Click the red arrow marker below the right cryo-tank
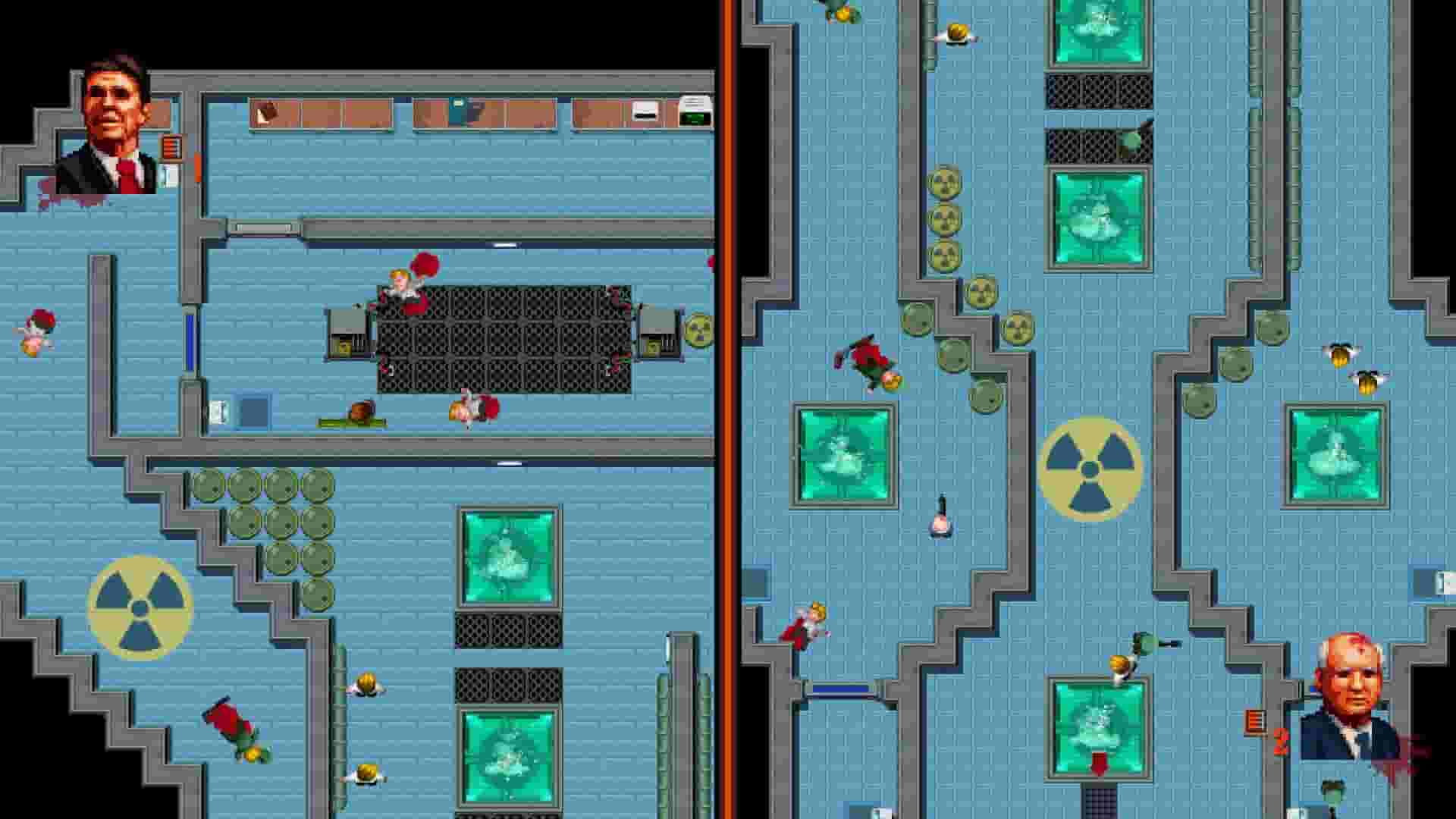The height and width of the screenshot is (819, 1456). (x=1098, y=766)
